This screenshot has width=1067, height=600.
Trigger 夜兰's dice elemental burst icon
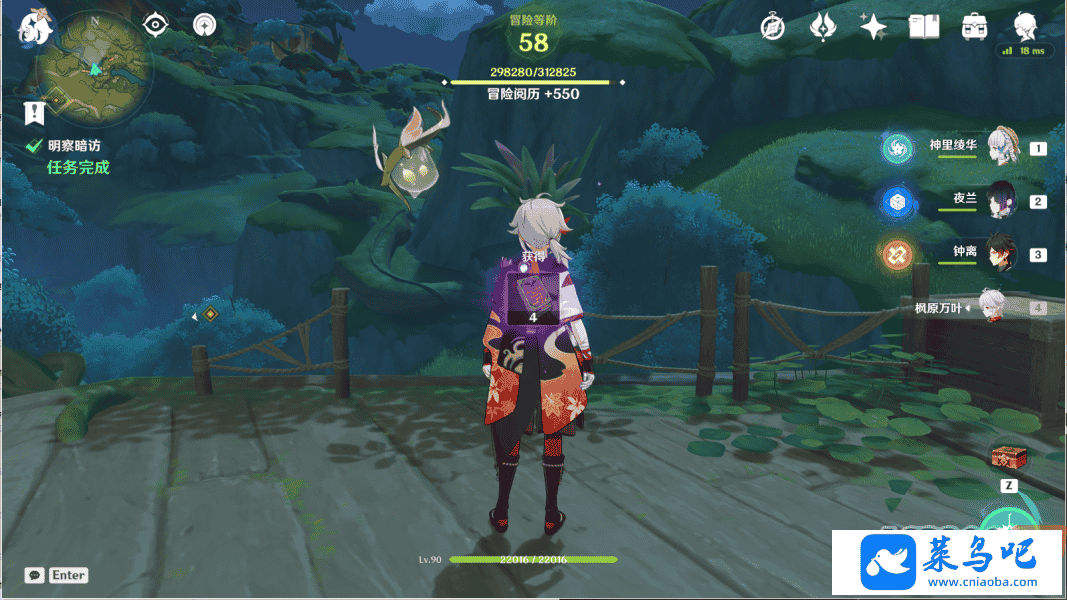(x=896, y=201)
